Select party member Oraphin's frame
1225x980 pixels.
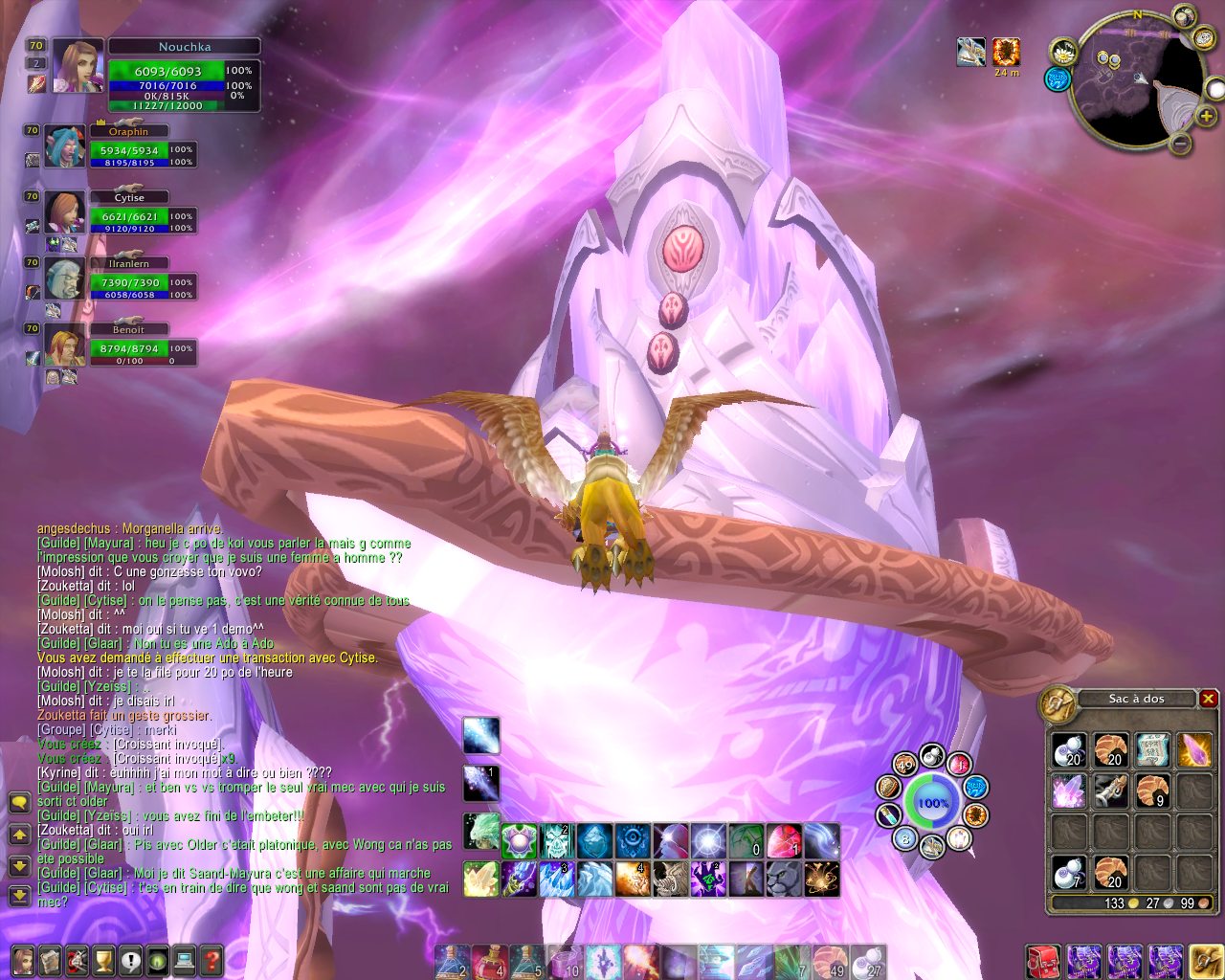tap(65, 146)
